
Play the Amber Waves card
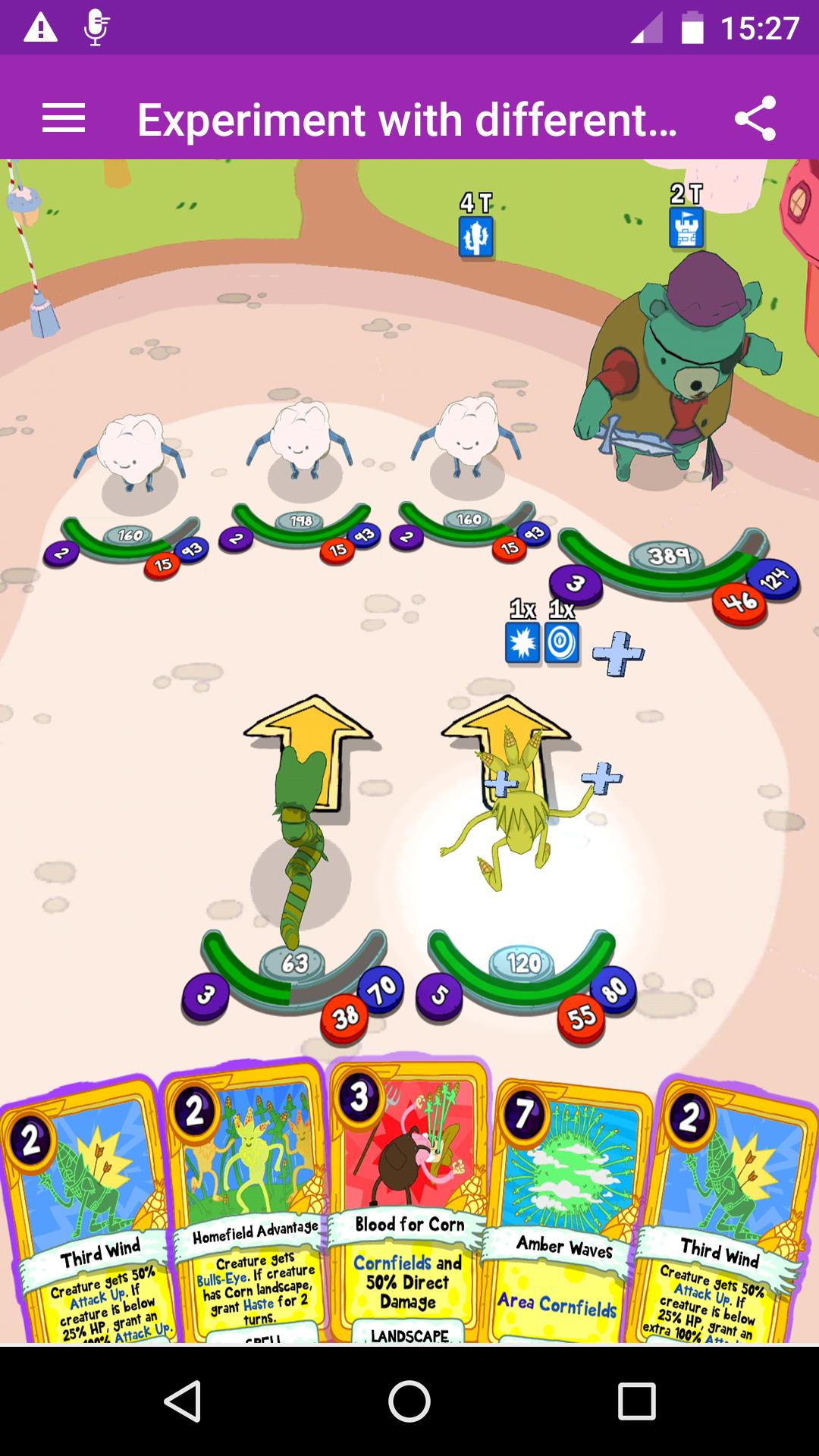pos(565,1213)
